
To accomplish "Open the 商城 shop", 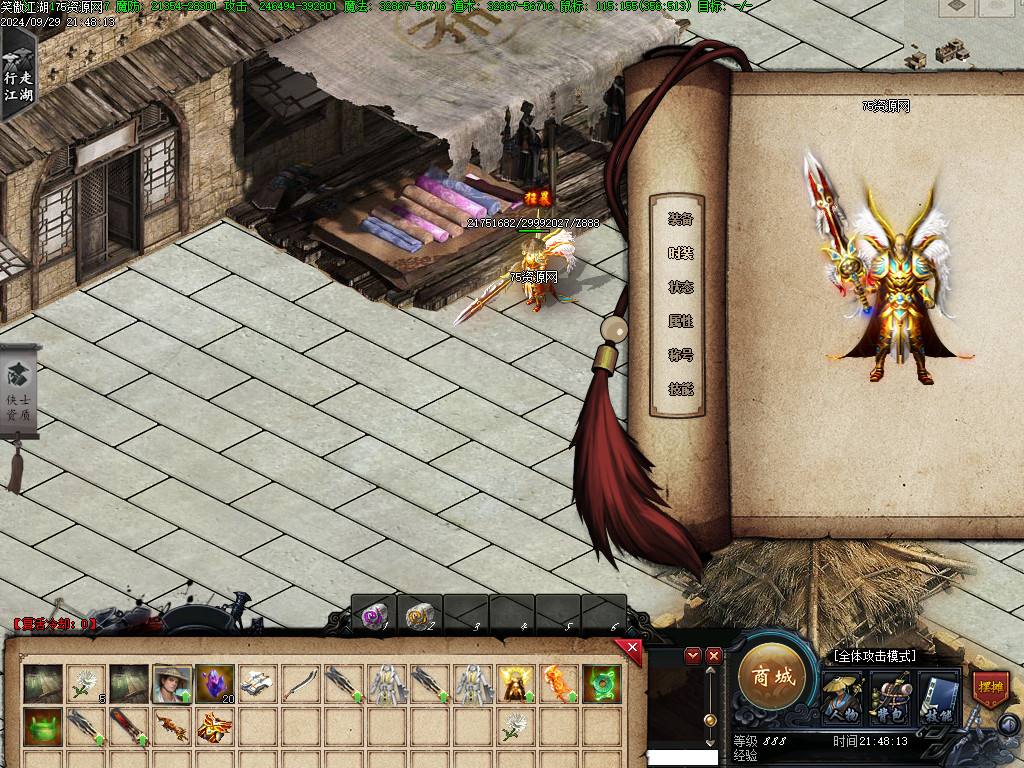I will (x=772, y=677).
